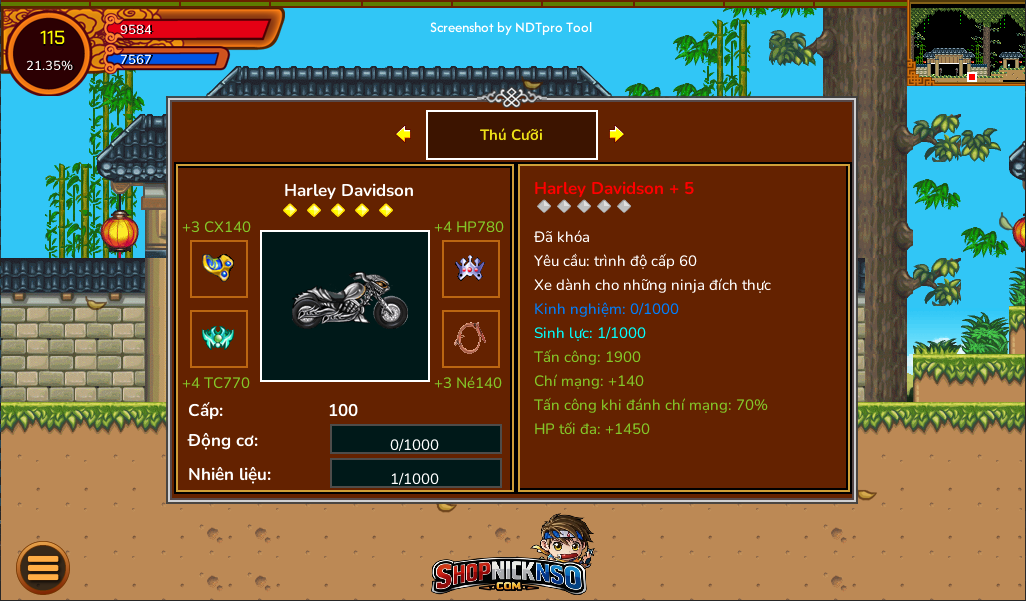Open the orange hamburger menu button
This screenshot has width=1026, height=601.
(43, 568)
